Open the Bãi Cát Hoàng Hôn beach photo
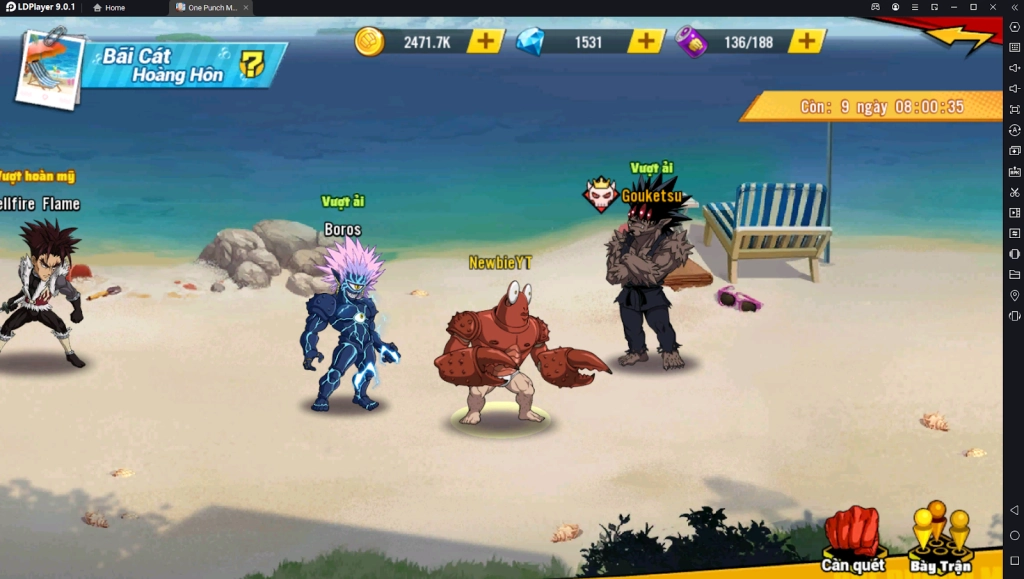The width and height of the screenshot is (1024, 579). click(x=49, y=67)
